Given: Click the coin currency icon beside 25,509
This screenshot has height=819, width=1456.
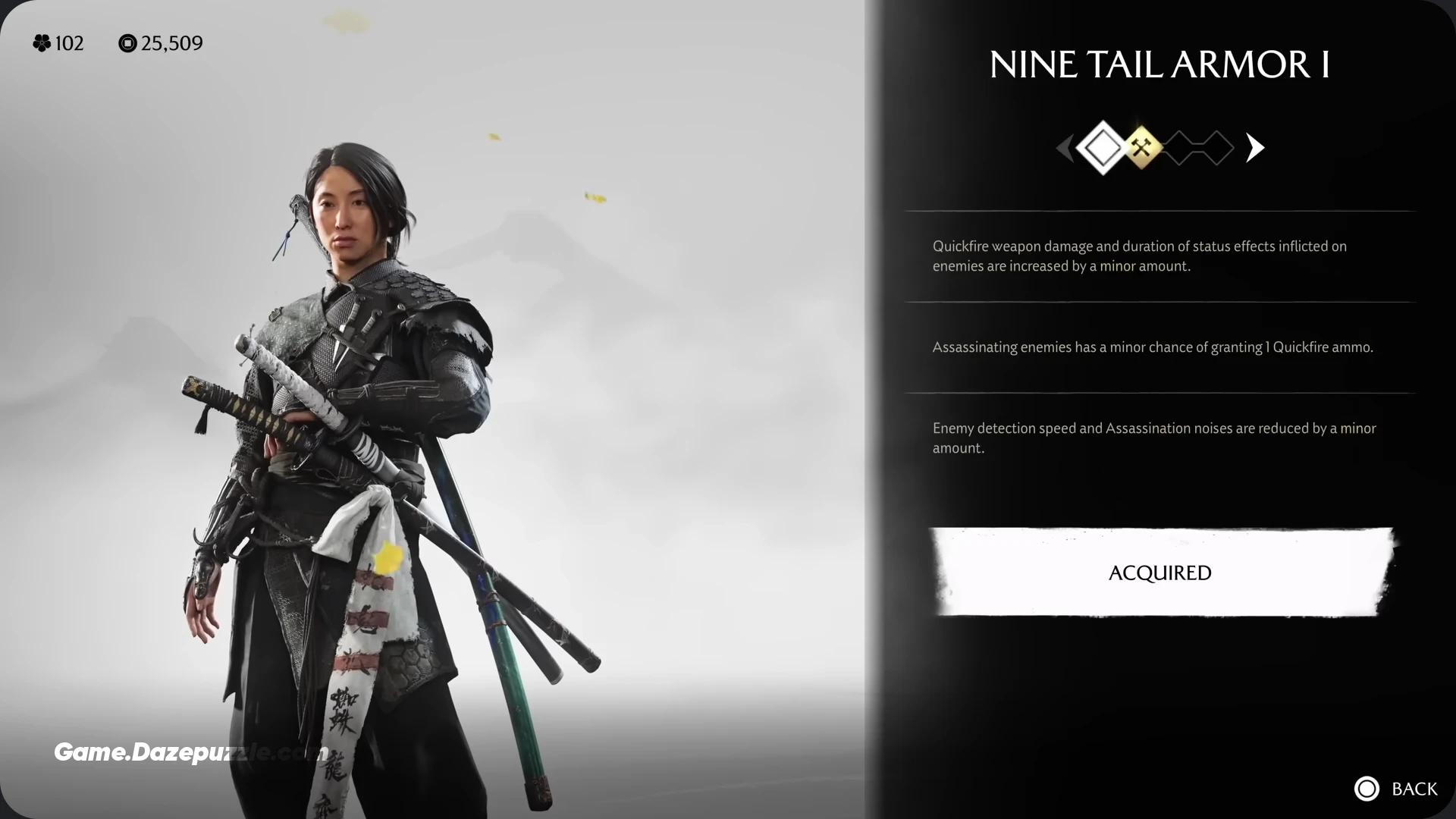Looking at the screenshot, I should [127, 43].
